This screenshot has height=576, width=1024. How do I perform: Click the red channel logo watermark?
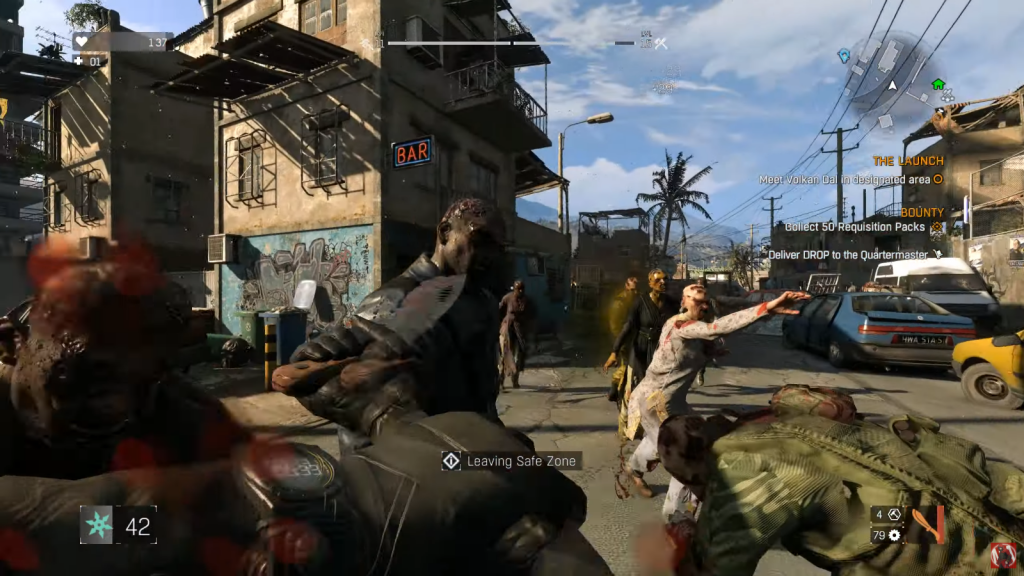coord(1001,556)
